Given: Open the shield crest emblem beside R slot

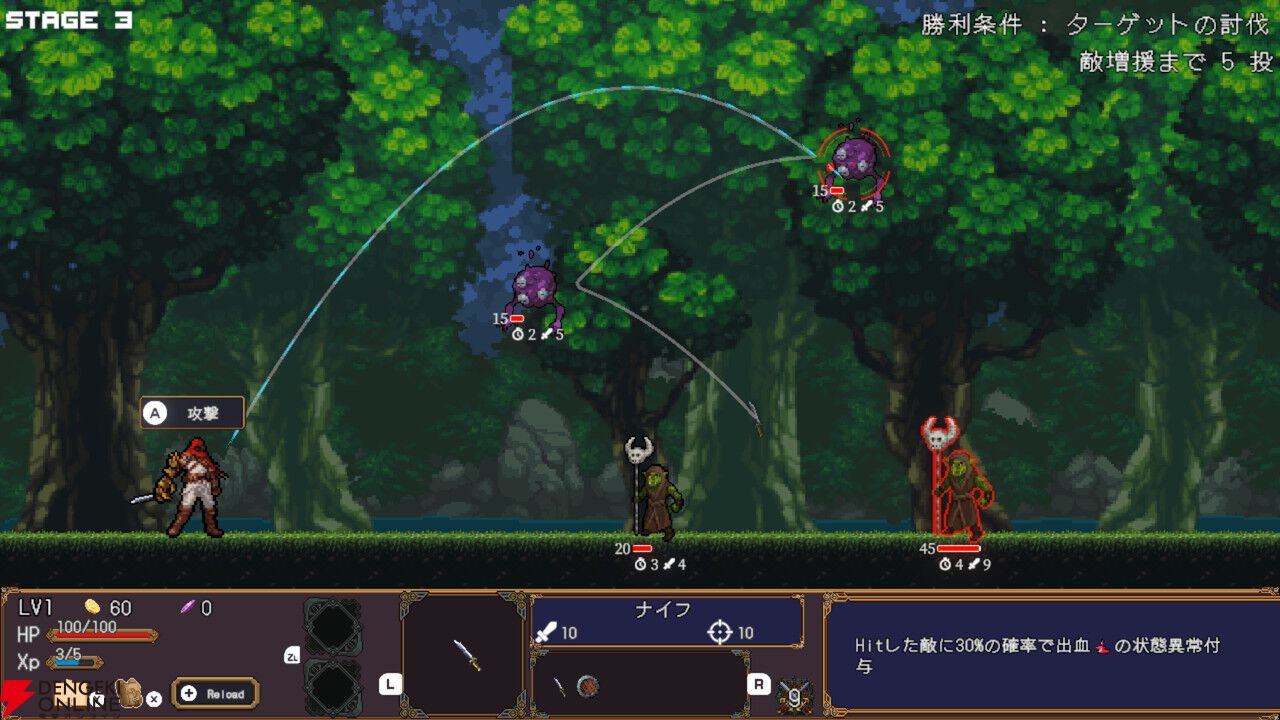Looking at the screenshot, I should click(794, 693).
